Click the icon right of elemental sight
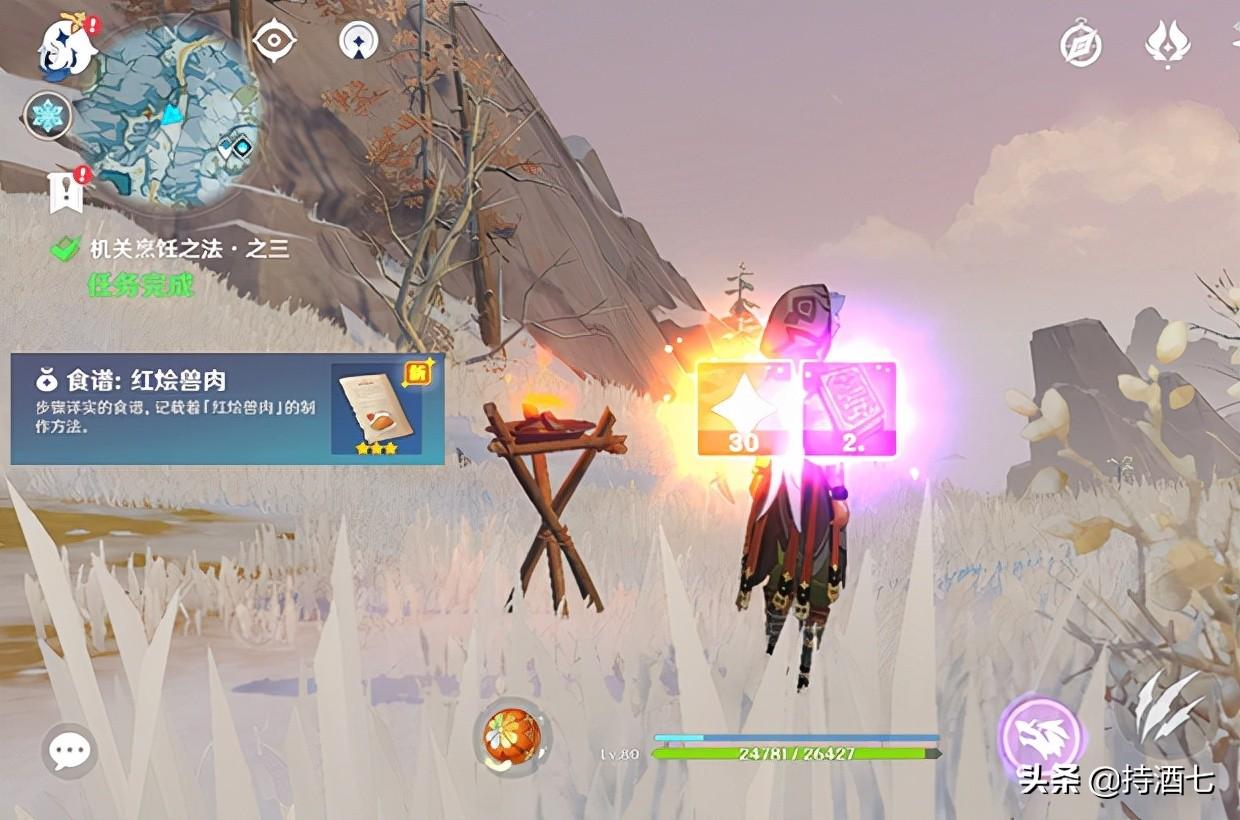 (x=358, y=42)
